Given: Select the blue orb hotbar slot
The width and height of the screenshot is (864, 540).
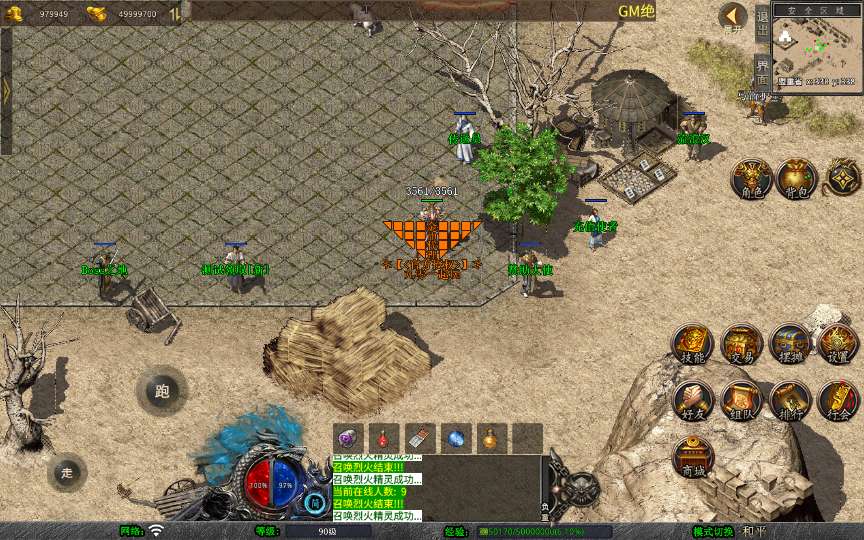Looking at the screenshot, I should coord(456,438).
